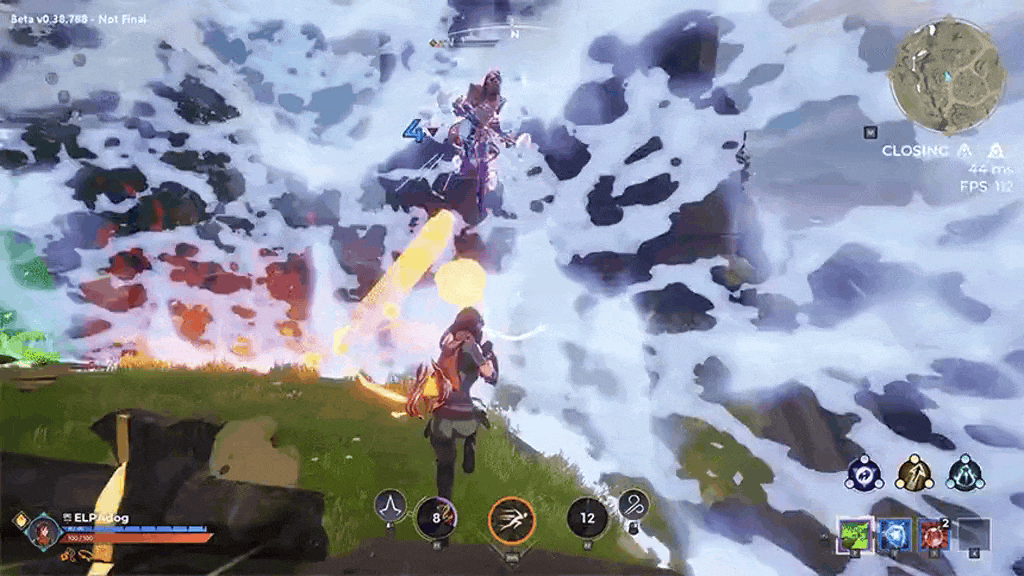
Task: Inspect the teal talent icon
Action: tap(966, 473)
